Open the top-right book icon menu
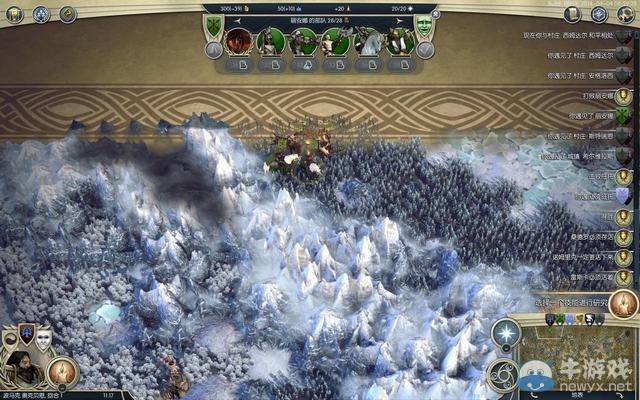The image size is (640, 400). pos(572,14)
